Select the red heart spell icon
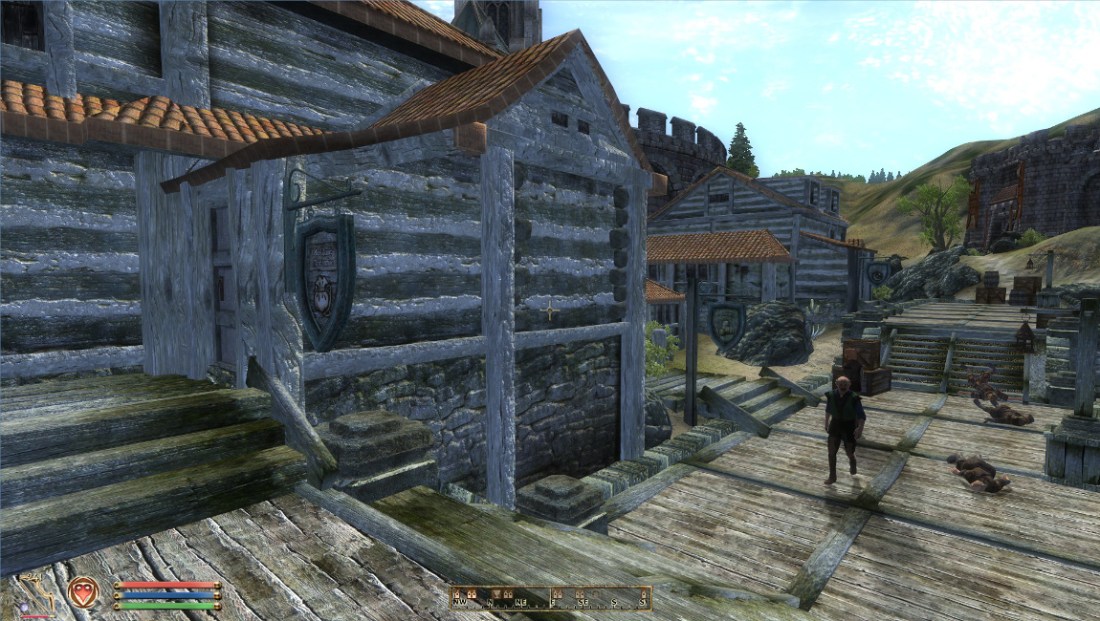The height and width of the screenshot is (621, 1100). (82, 592)
